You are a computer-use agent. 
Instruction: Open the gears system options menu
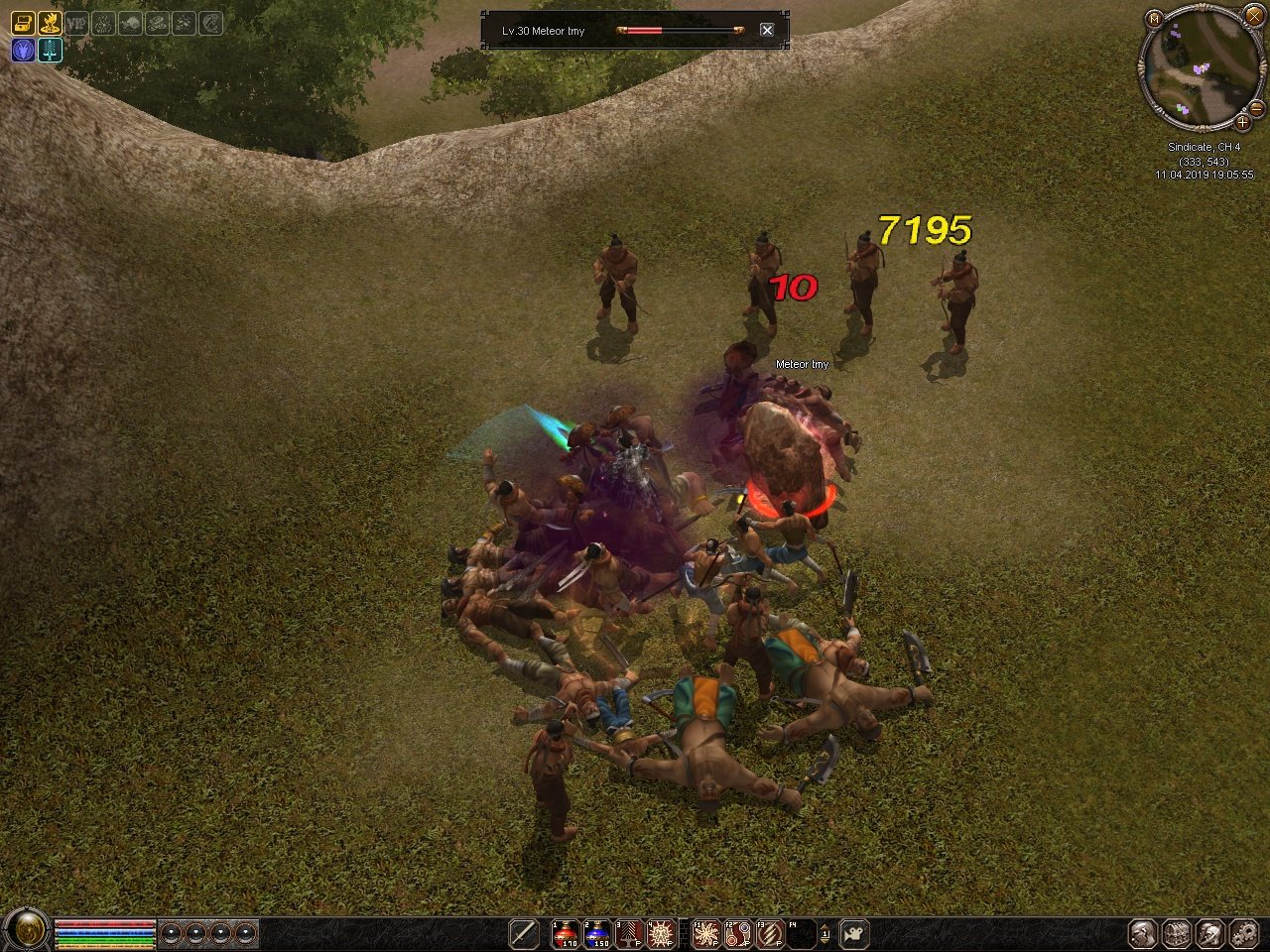1243,933
